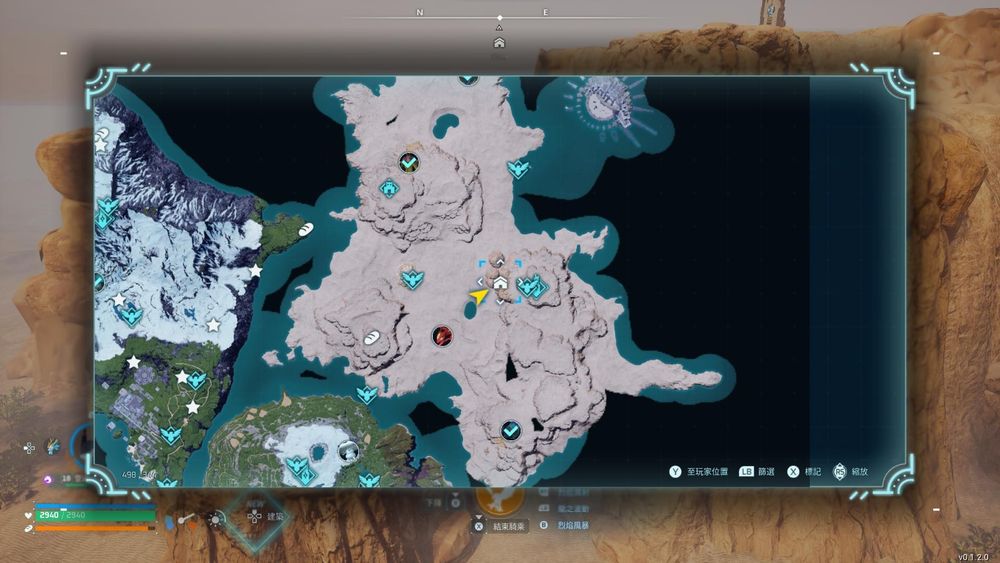Select the white star on the snowy east coast

256,271
